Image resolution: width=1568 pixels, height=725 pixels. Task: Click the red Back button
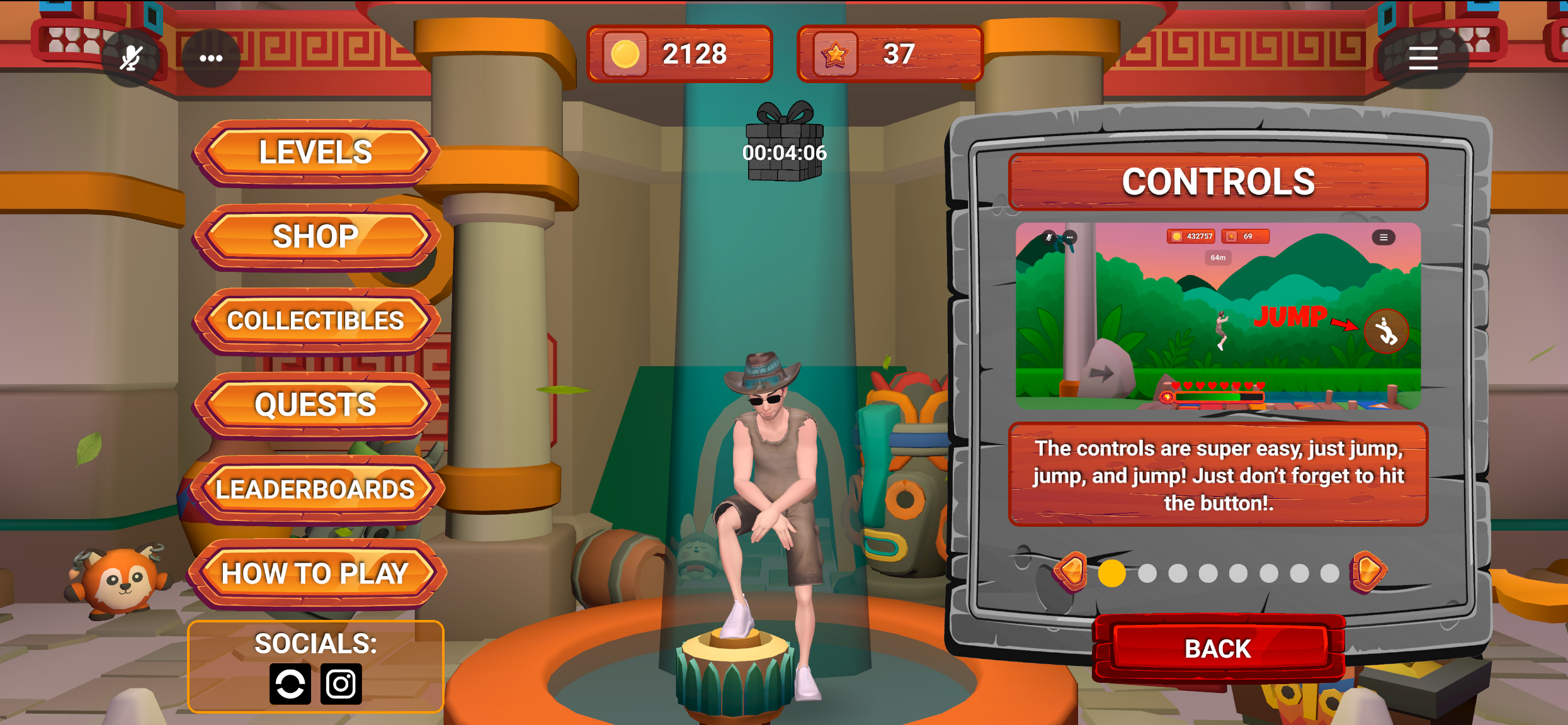[x=1218, y=648]
